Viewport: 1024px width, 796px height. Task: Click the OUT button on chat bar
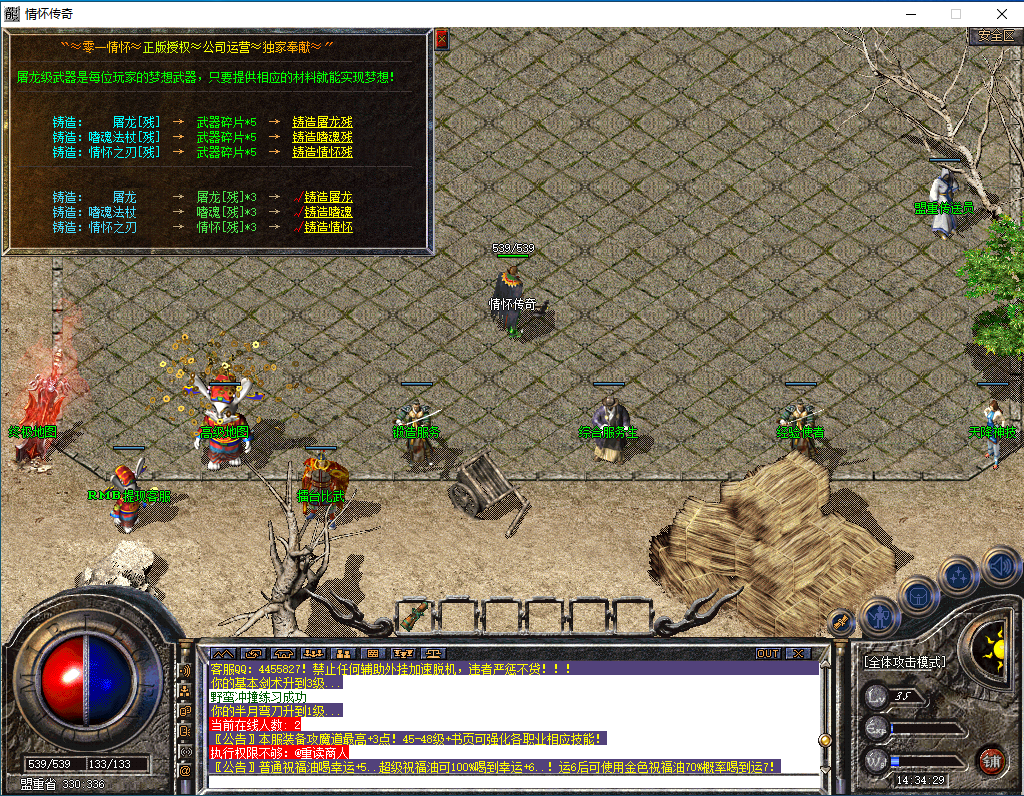[x=768, y=653]
